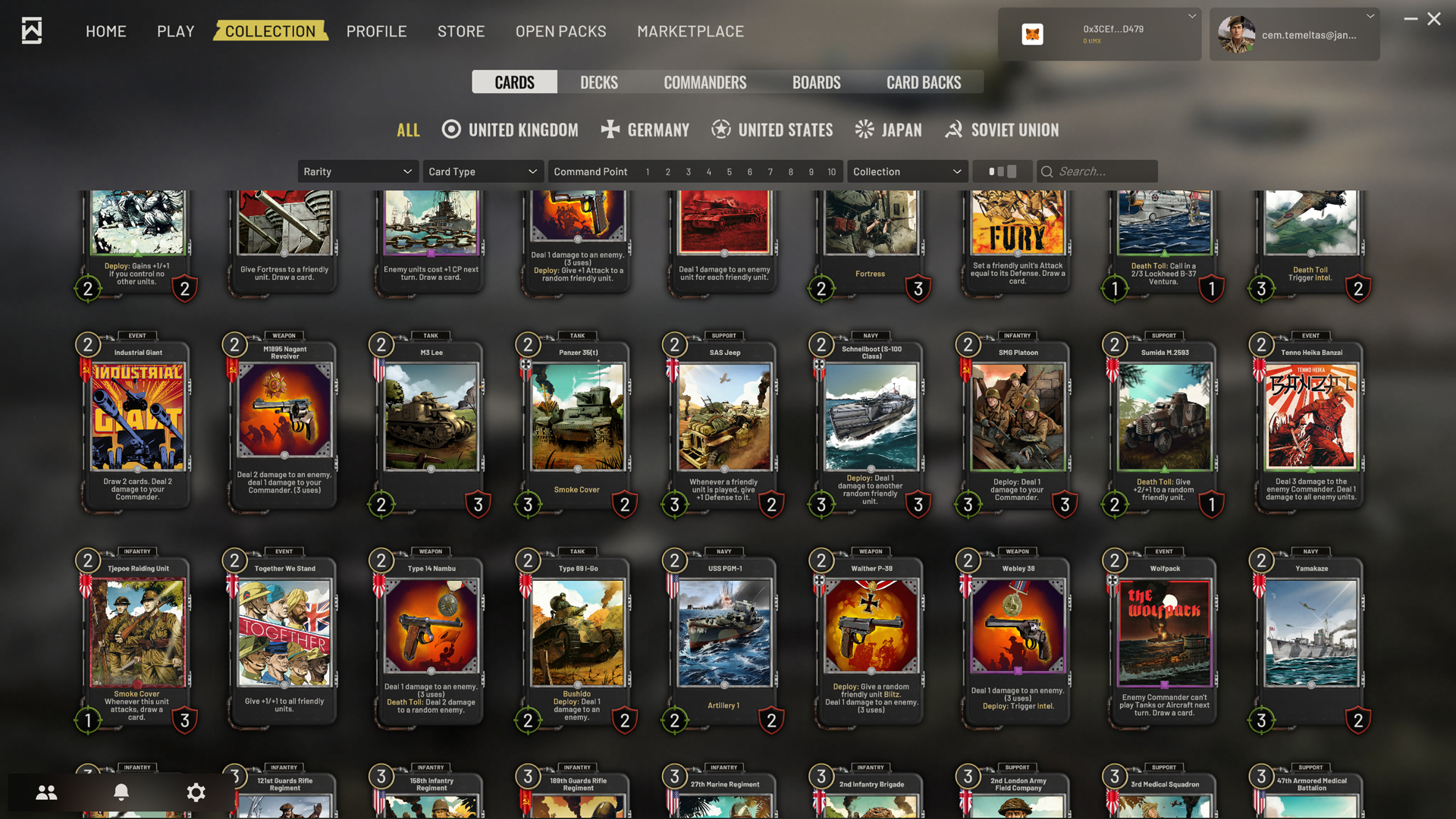Show only Japan faction cards

(x=888, y=130)
